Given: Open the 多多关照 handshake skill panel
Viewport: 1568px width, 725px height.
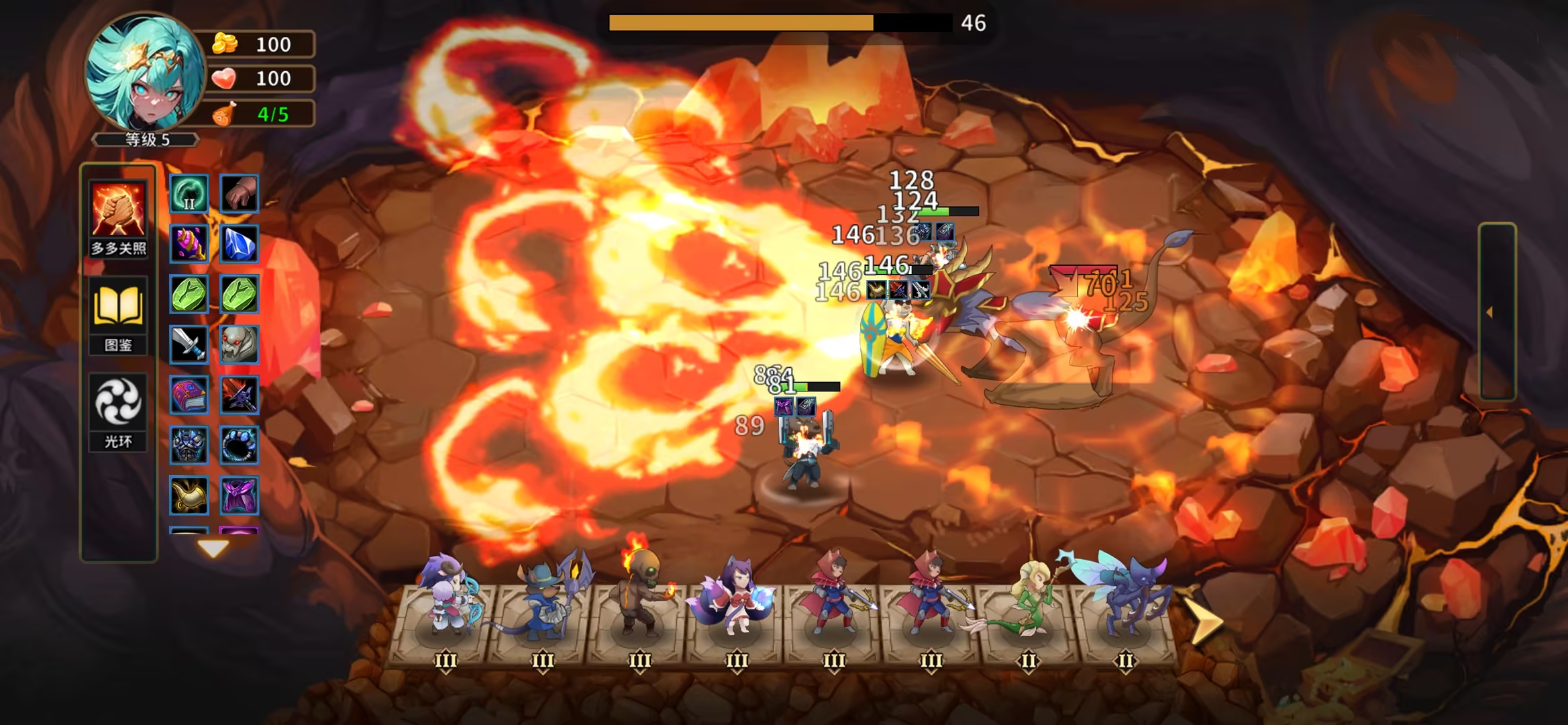Looking at the screenshot, I should pyautogui.click(x=118, y=208).
